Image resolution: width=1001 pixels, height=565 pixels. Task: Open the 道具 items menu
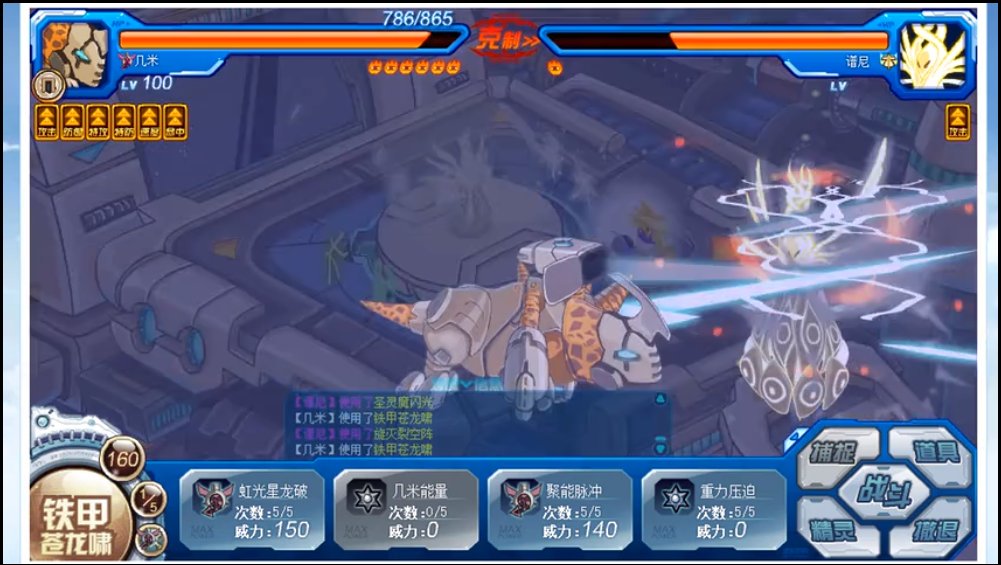click(934, 452)
